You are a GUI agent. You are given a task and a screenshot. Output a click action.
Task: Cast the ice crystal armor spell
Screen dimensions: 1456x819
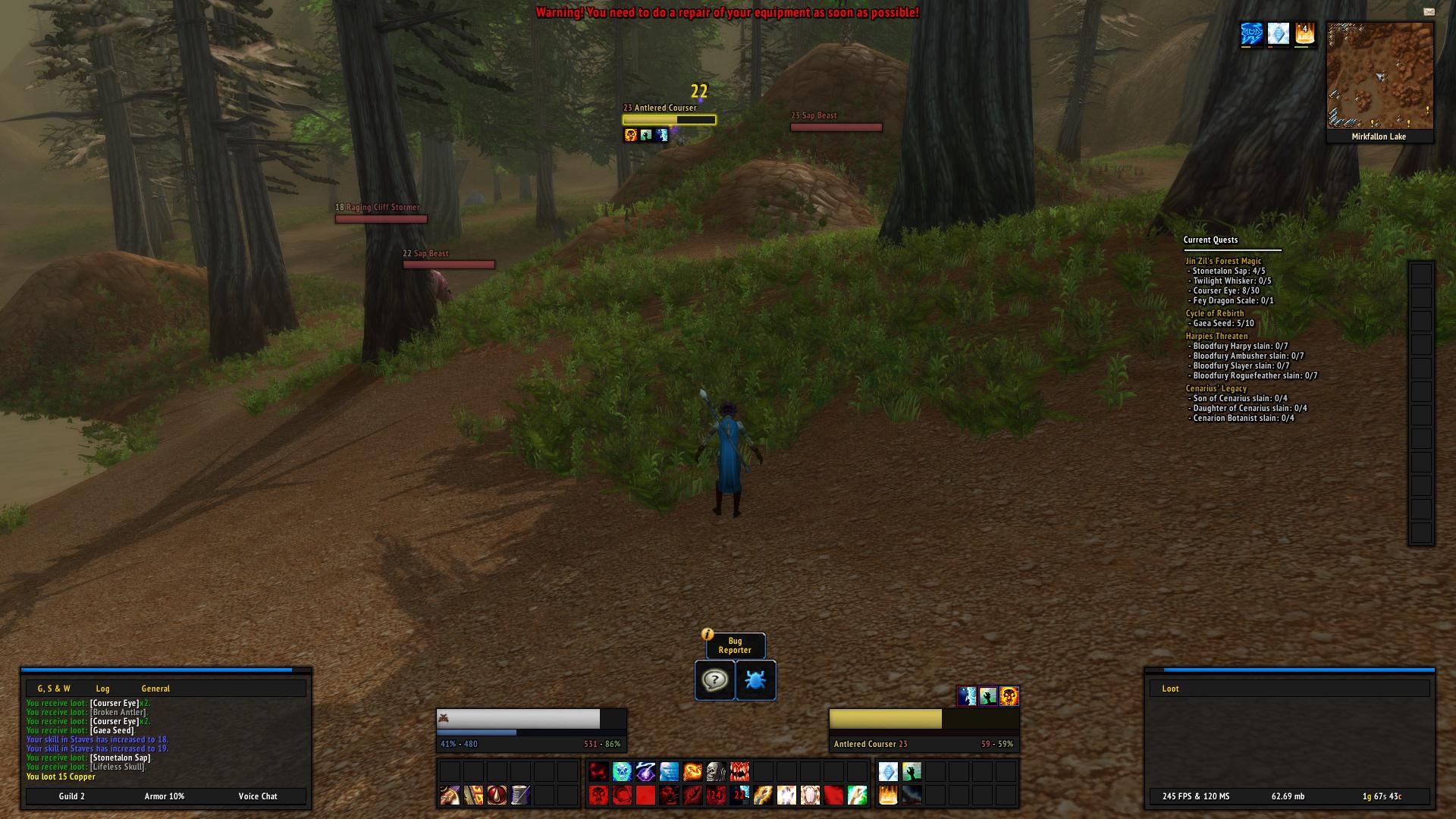tap(888, 772)
